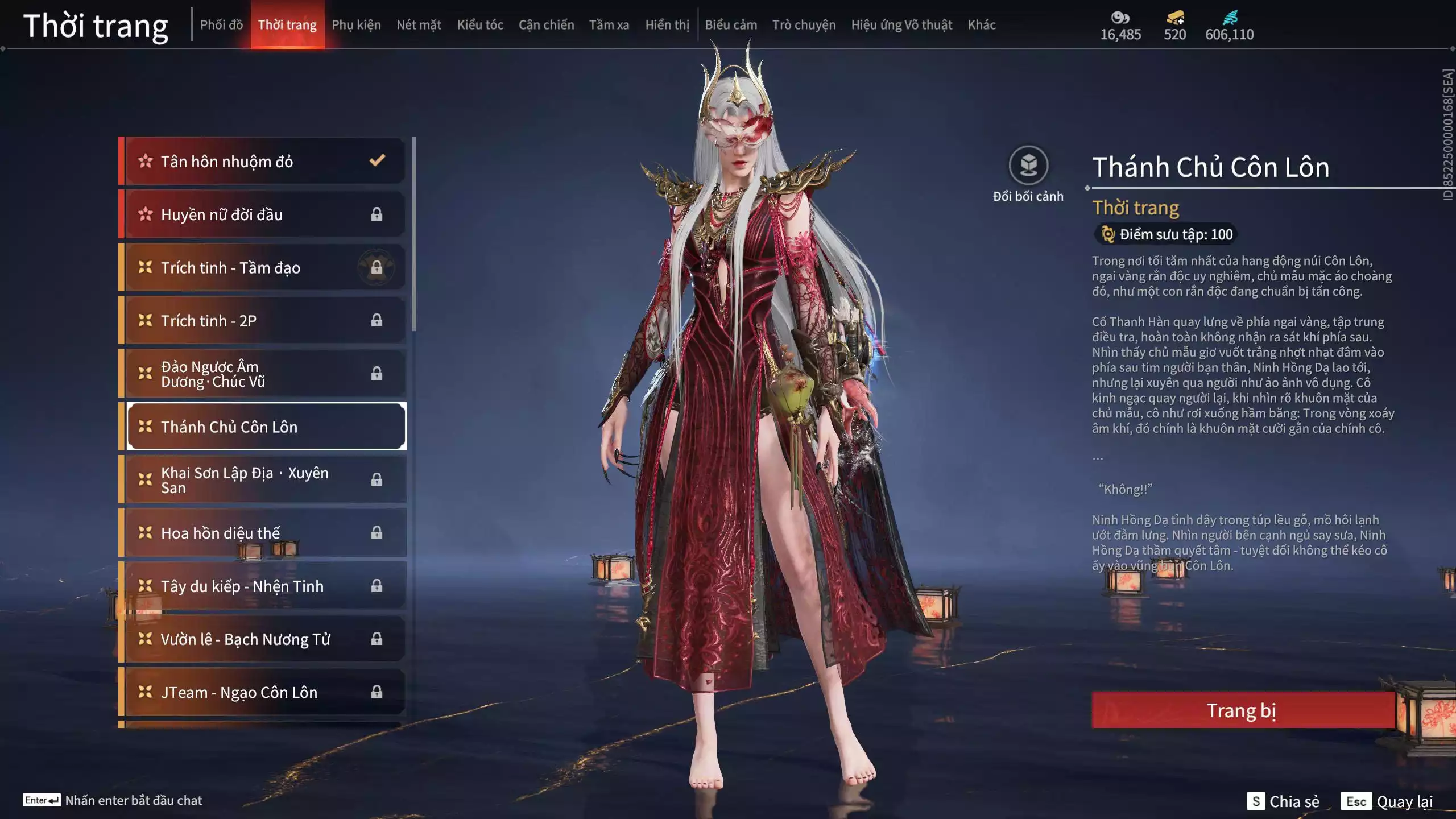This screenshot has height=819, width=1456.
Task: Switch to the Tầm xa tab
Action: (609, 25)
